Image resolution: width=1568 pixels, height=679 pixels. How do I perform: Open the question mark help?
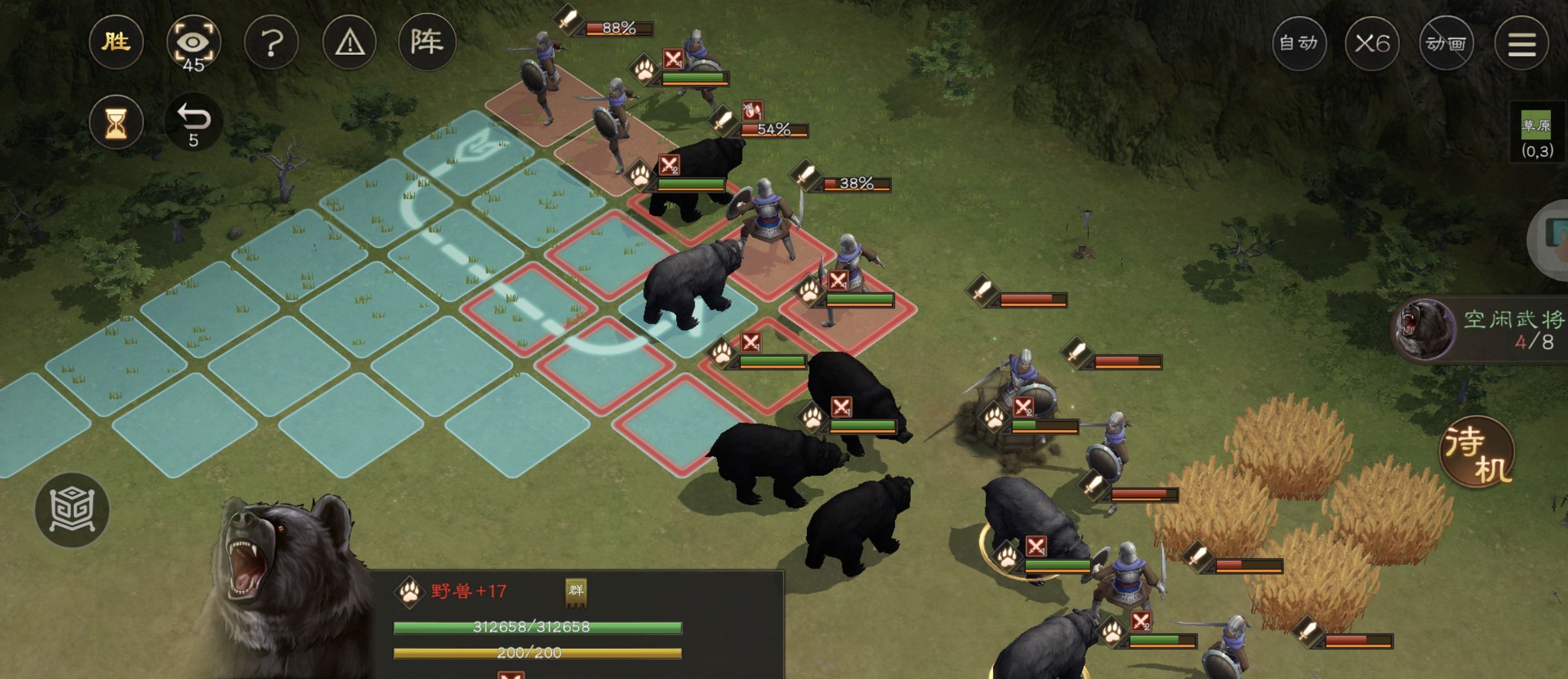pyautogui.click(x=272, y=43)
